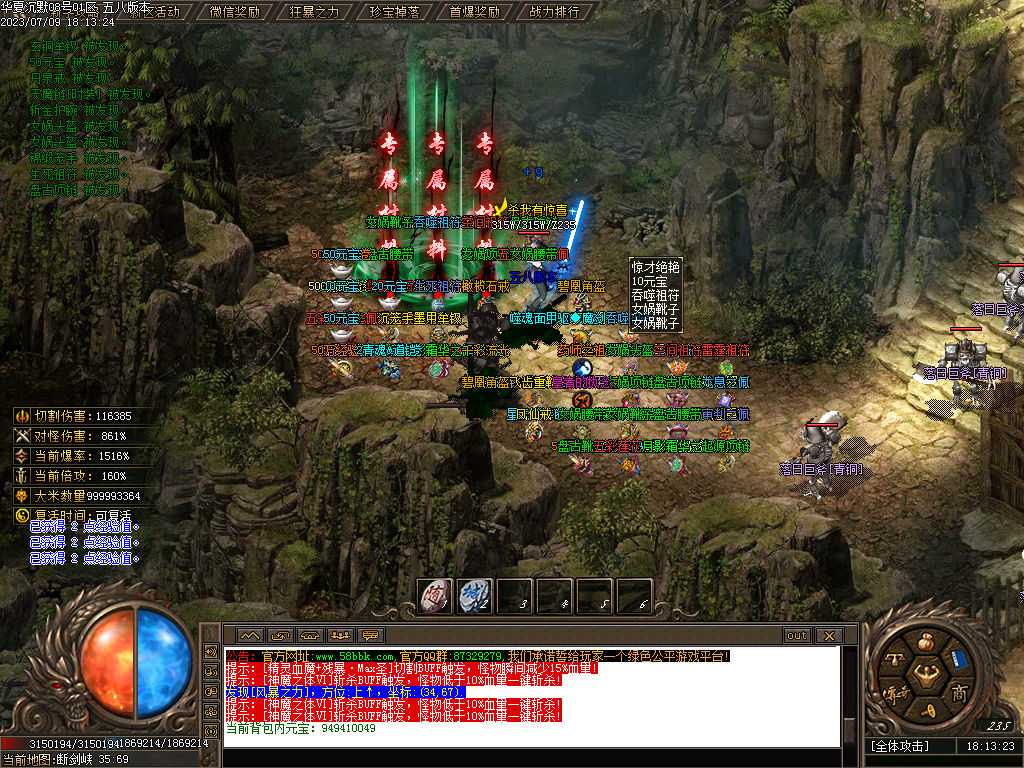Viewport: 1024px width, 768px height.
Task: Close the chat panel with the X
Action: pos(828,635)
